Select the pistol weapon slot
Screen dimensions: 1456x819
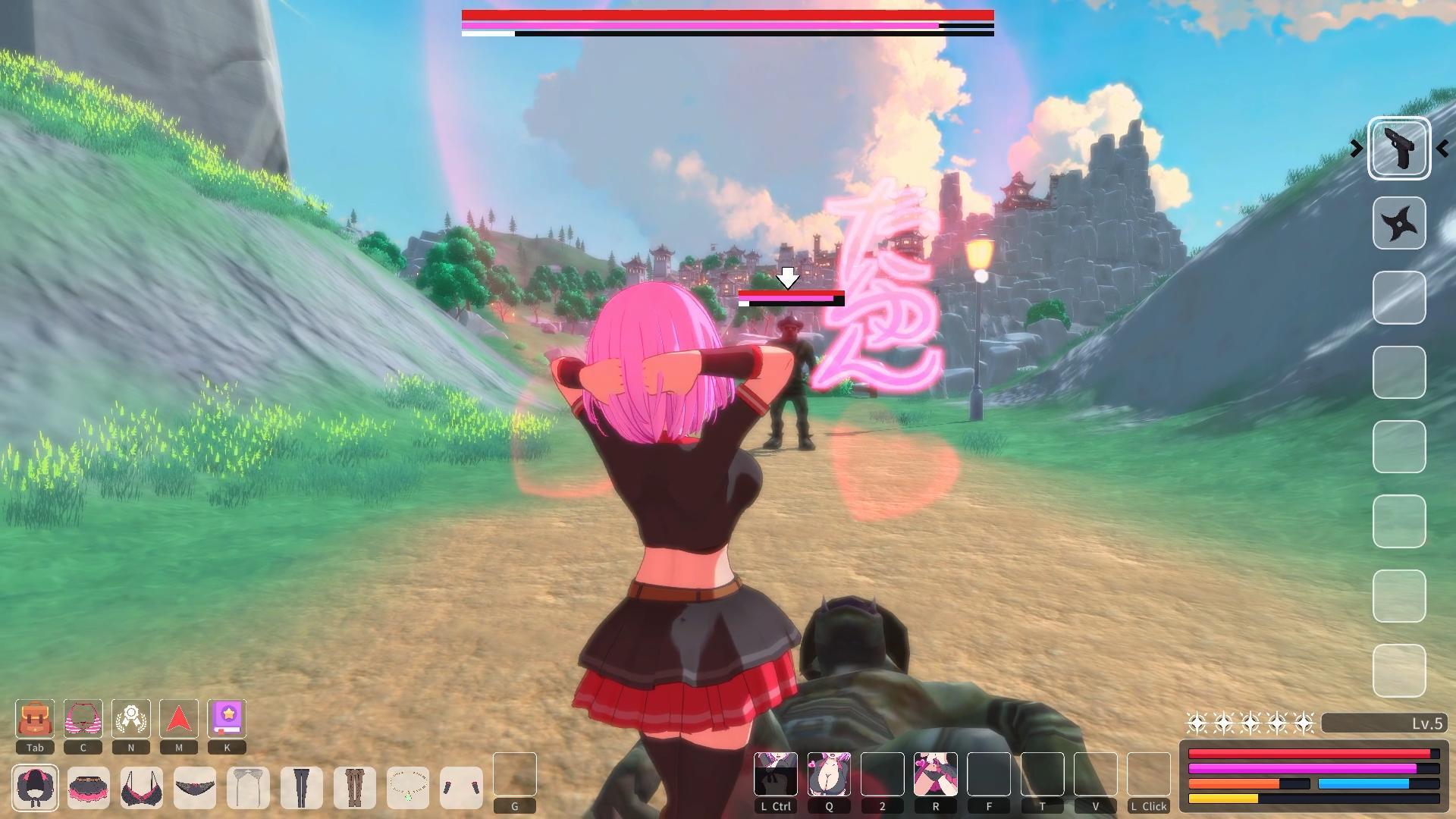tap(1399, 148)
